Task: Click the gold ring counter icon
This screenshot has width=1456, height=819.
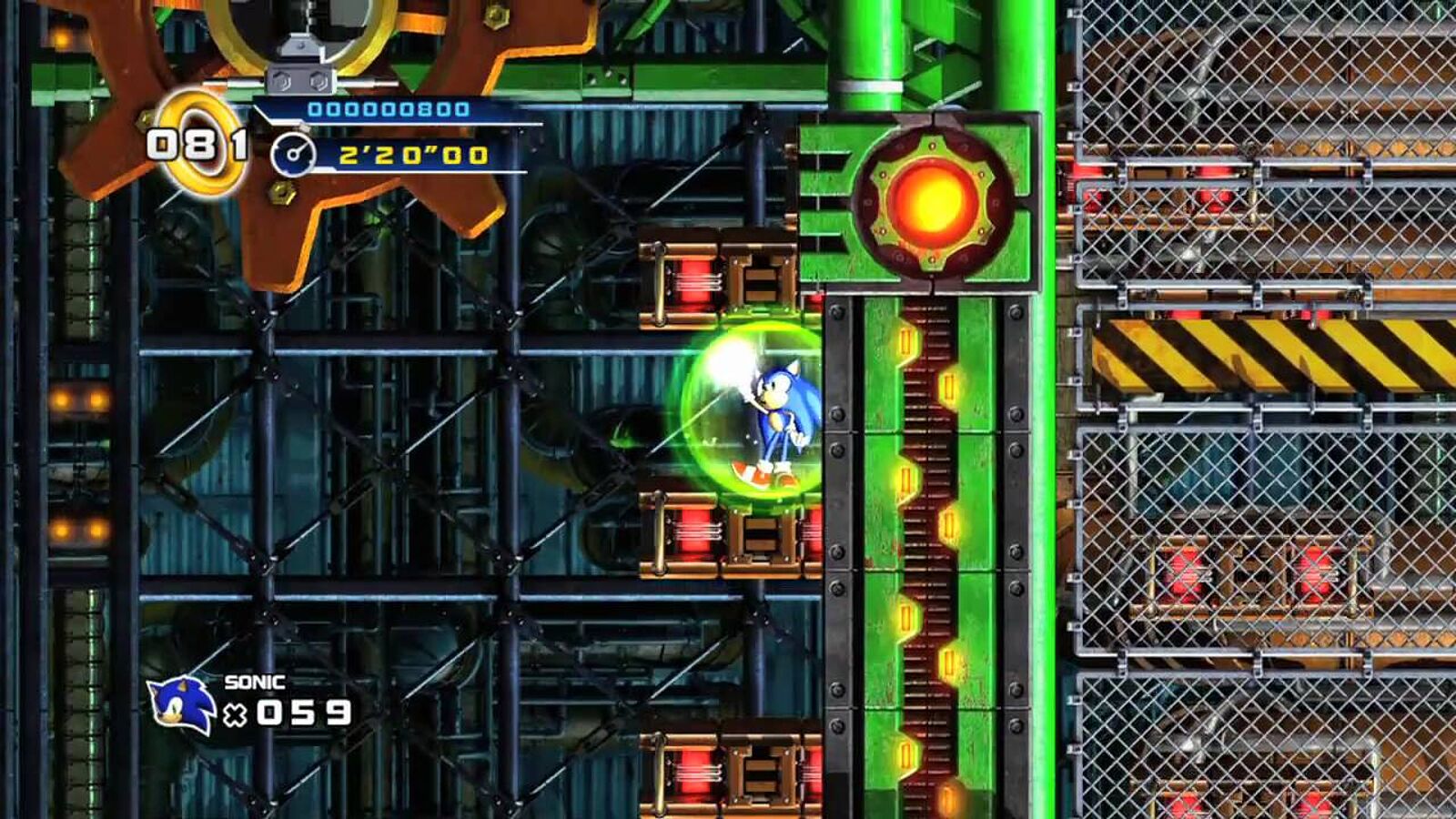Action: pos(198,142)
